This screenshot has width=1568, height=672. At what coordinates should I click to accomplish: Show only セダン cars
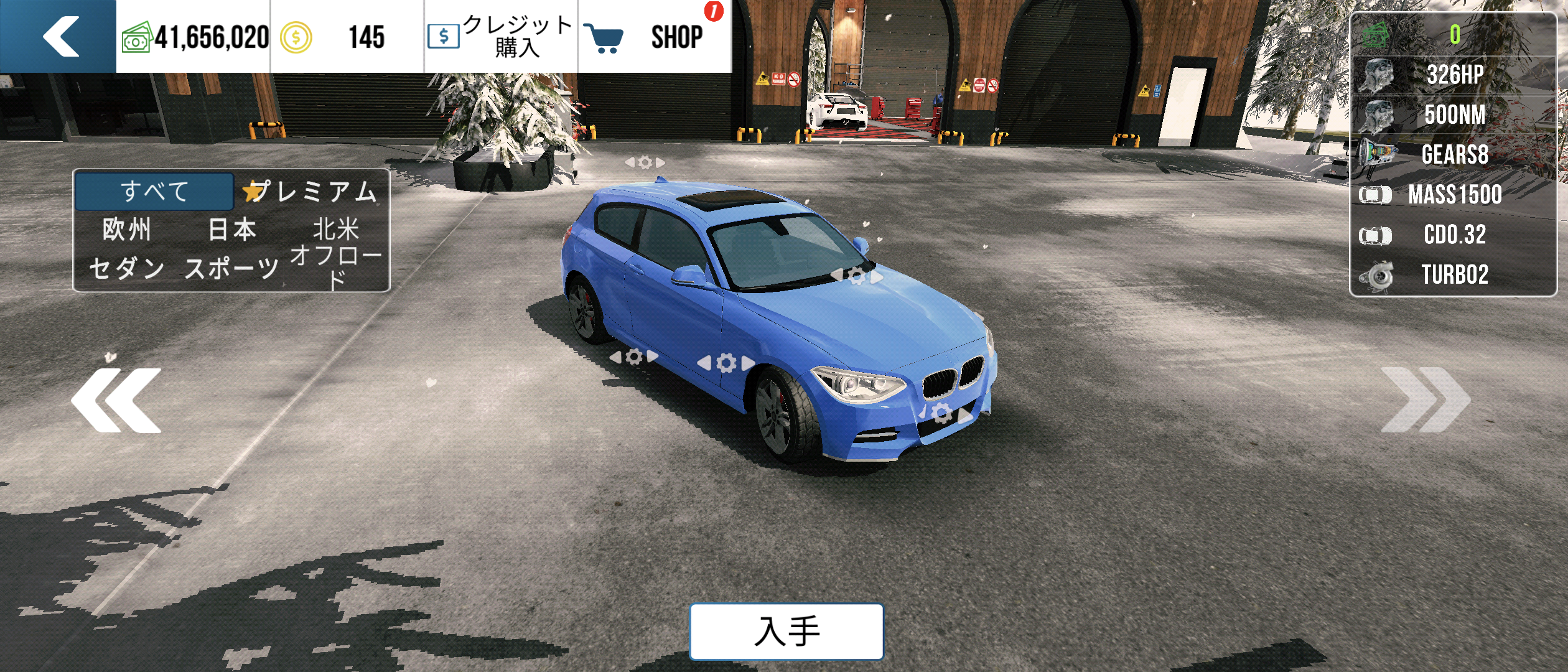[x=127, y=268]
